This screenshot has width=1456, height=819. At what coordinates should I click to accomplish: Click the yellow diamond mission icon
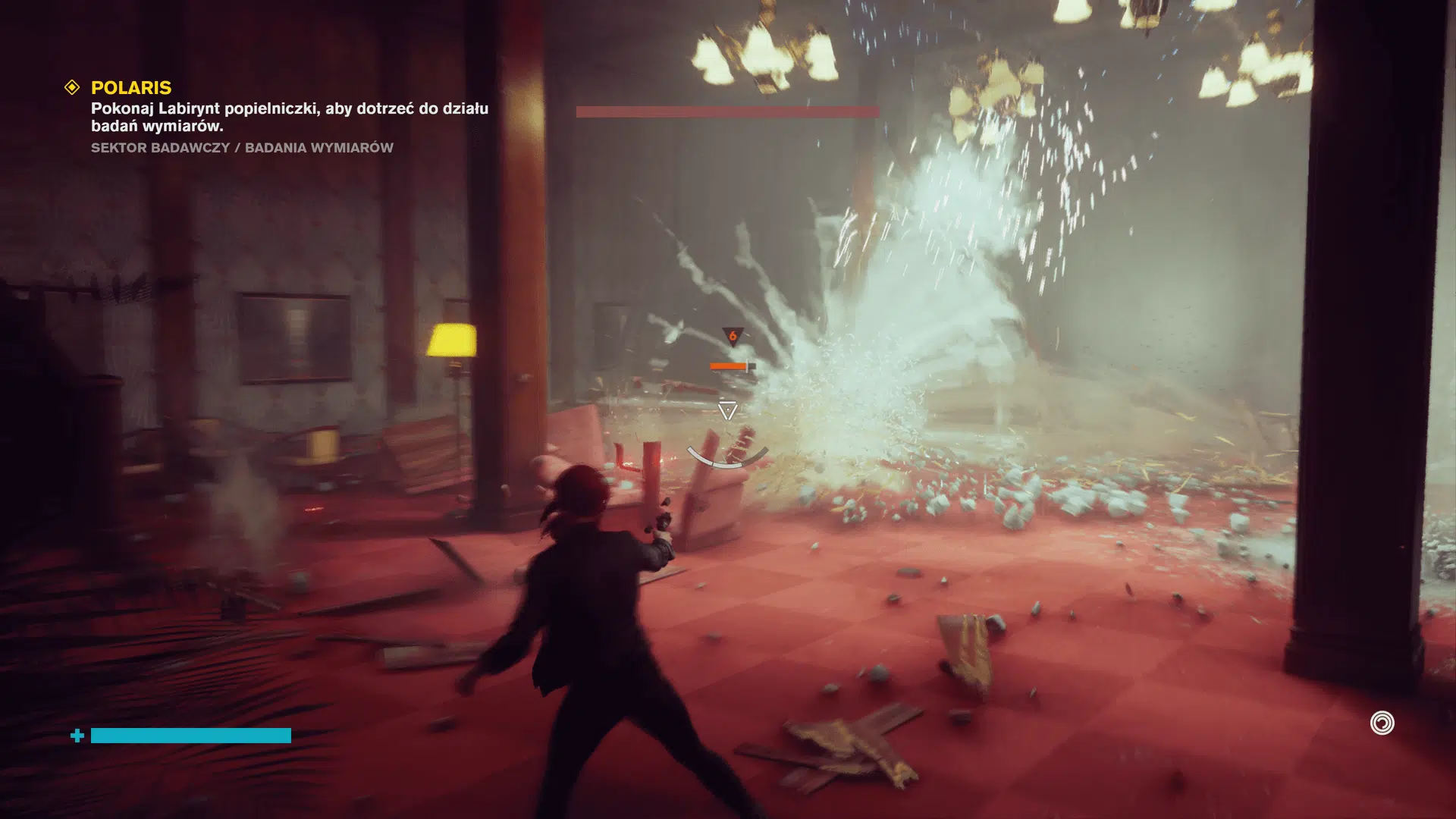72,88
